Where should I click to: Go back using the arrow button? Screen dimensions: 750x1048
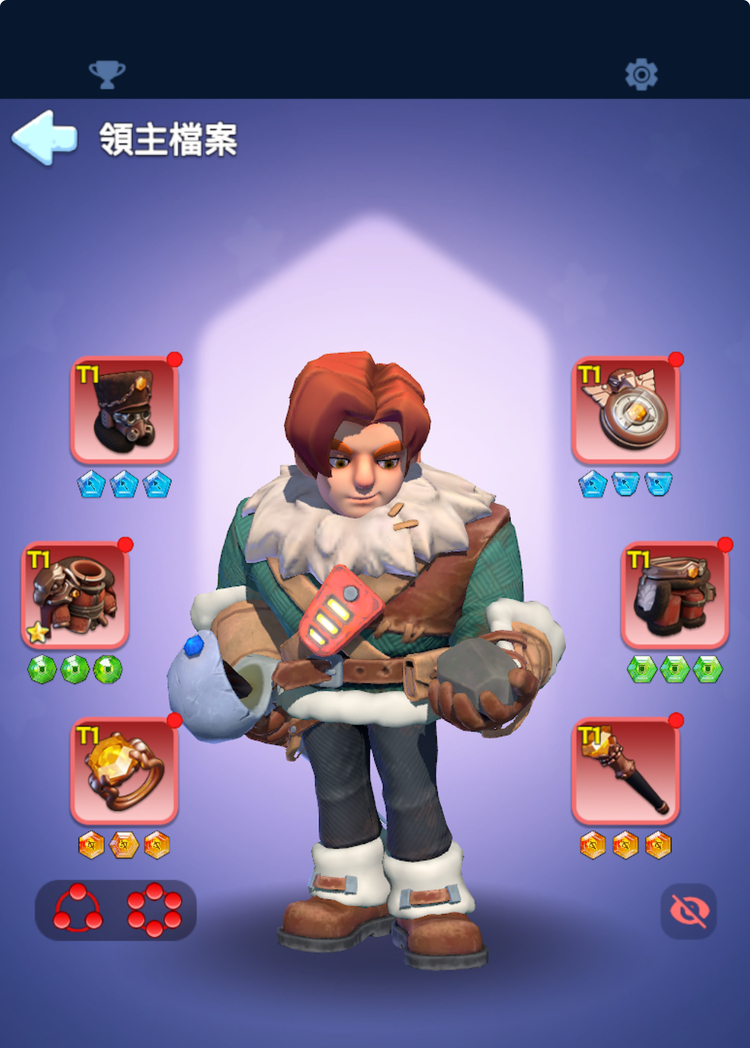click(44, 139)
